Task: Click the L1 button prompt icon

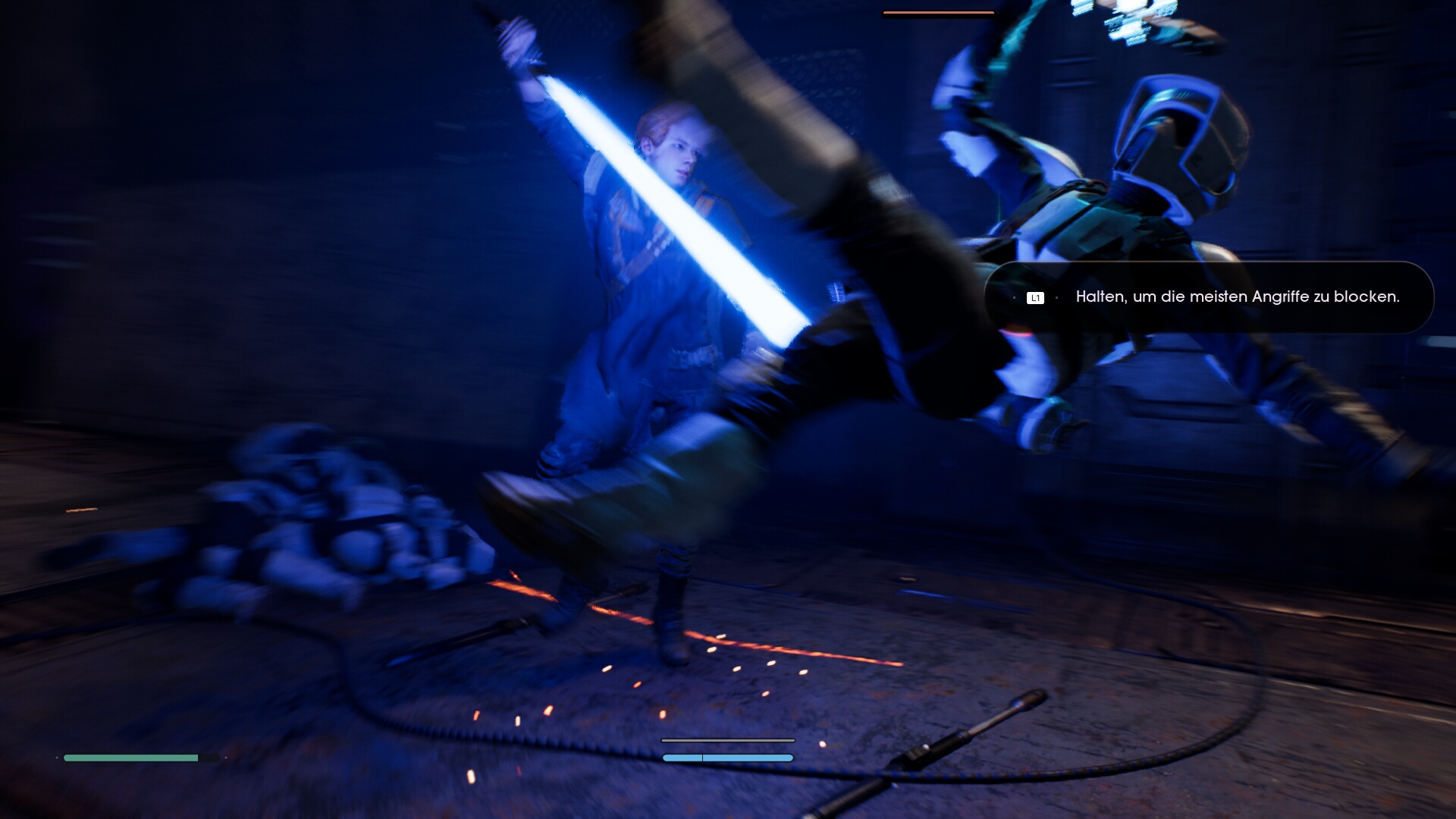Action: [x=1035, y=297]
